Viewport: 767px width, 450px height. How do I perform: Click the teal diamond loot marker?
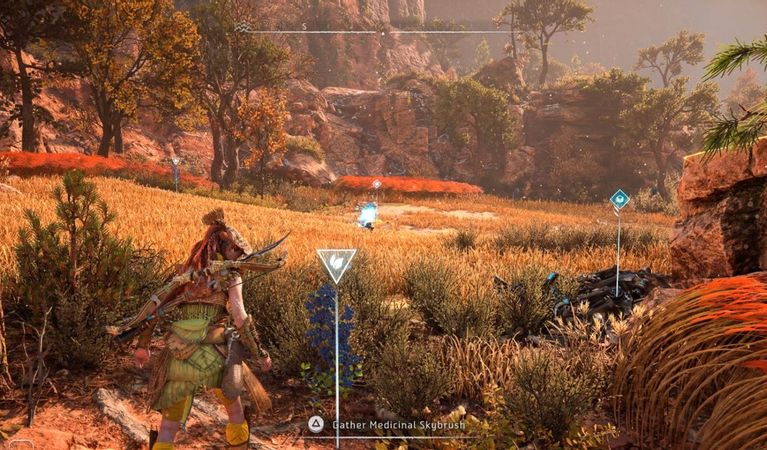coord(619,199)
